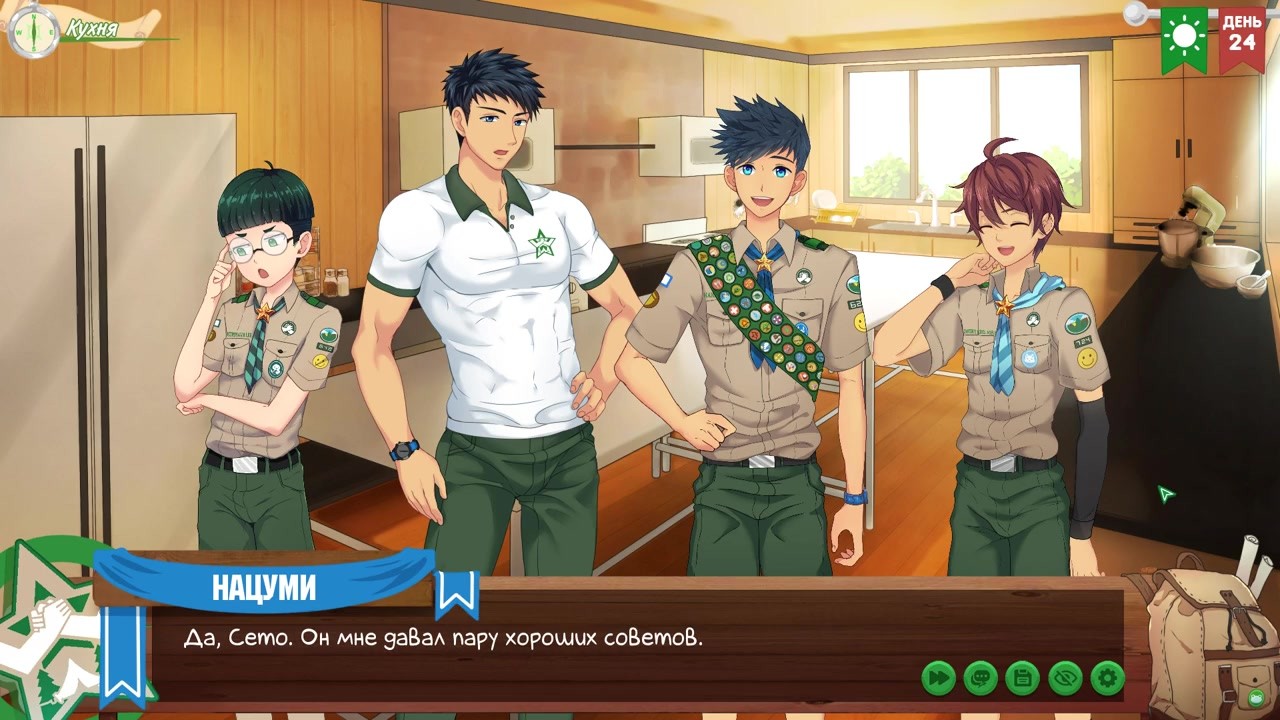Screen dimensions: 1280x720
Task: Click the compass icon beside Кухня
Action: point(33,30)
